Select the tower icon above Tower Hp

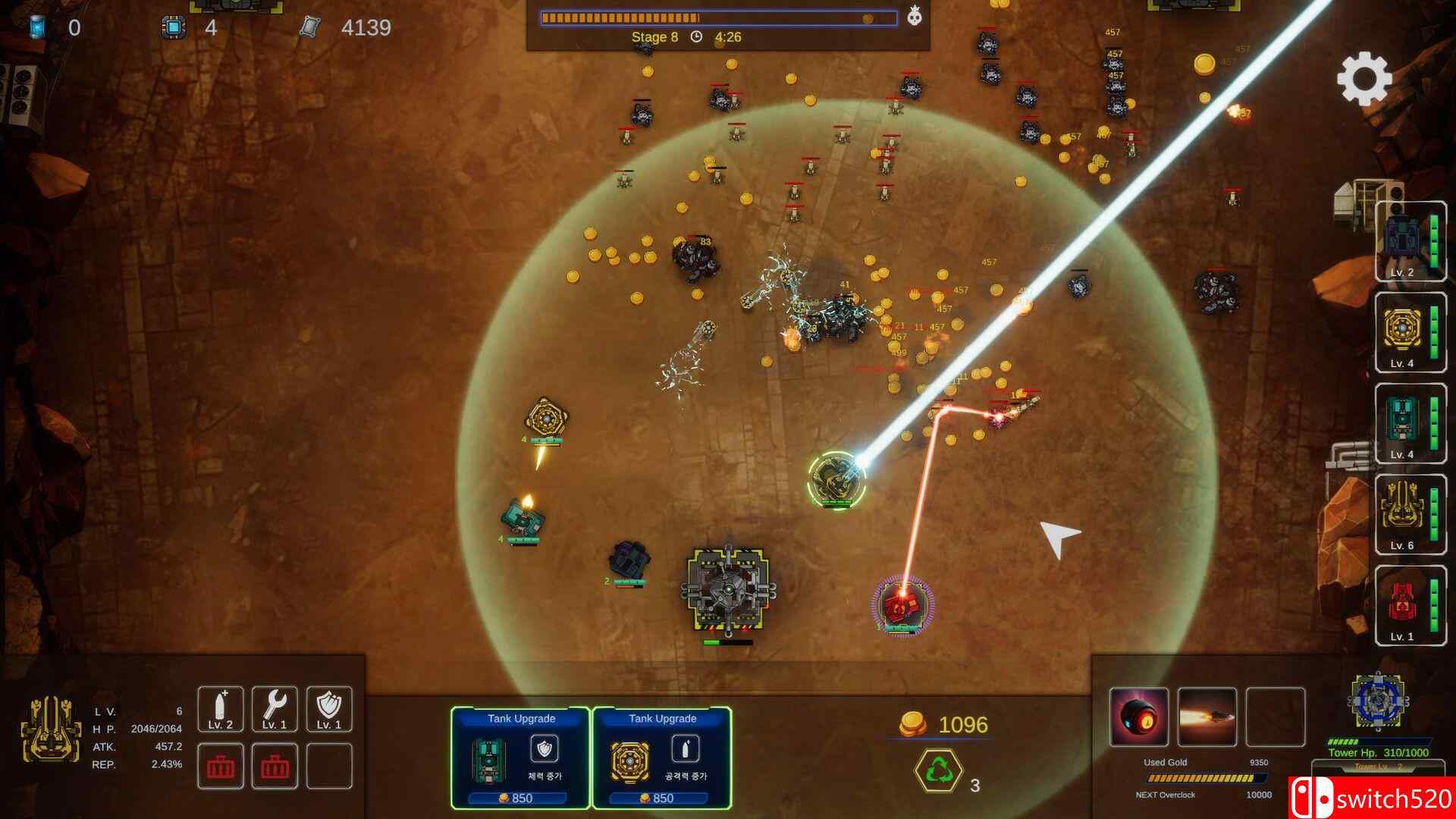pyautogui.click(x=1379, y=702)
